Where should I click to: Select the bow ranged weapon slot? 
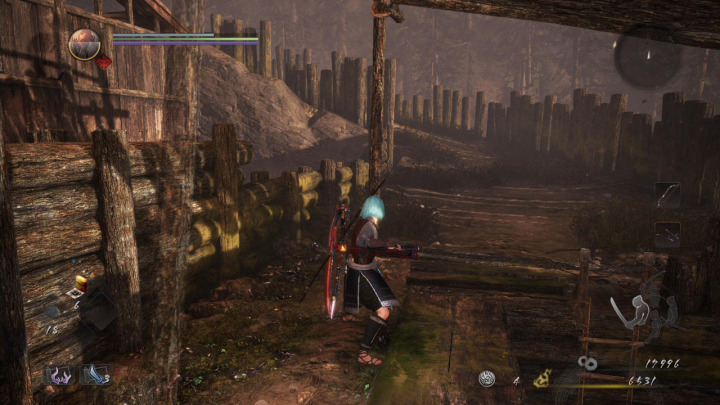click(667, 194)
